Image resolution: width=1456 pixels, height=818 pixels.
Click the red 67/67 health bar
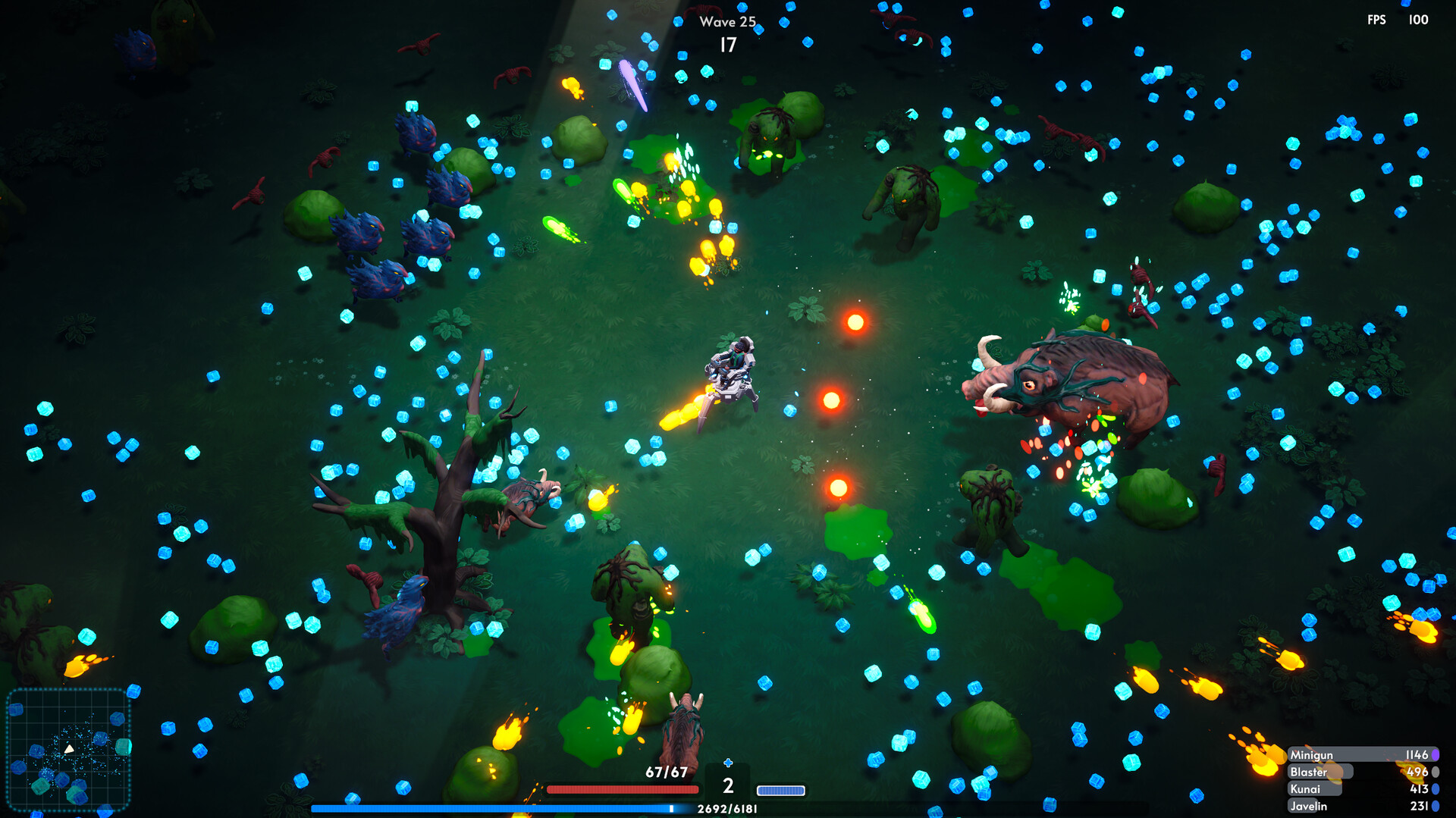point(622,789)
